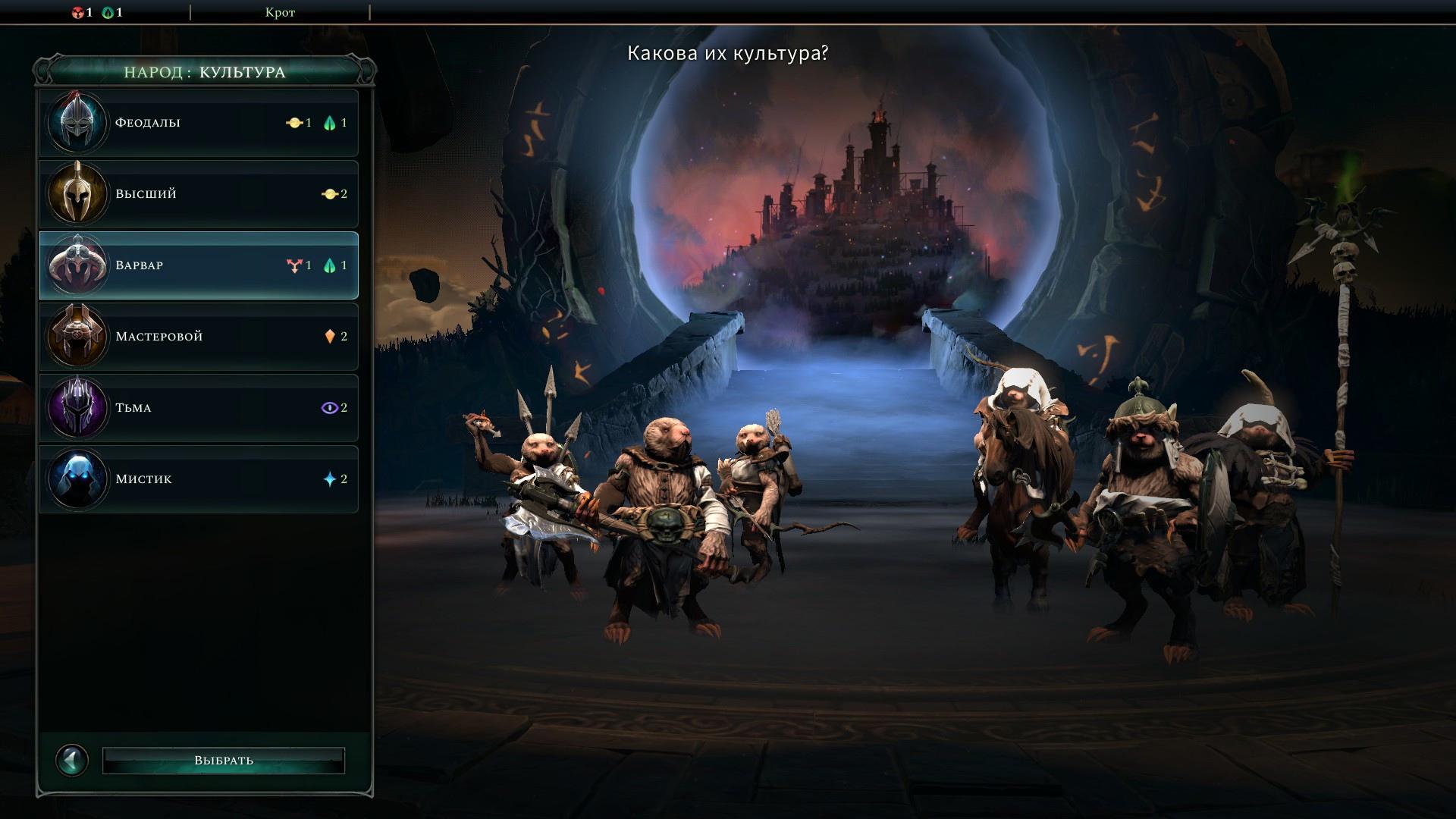Choose the Тьма culture option
Viewport: 1456px width, 819px height.
coord(199,408)
